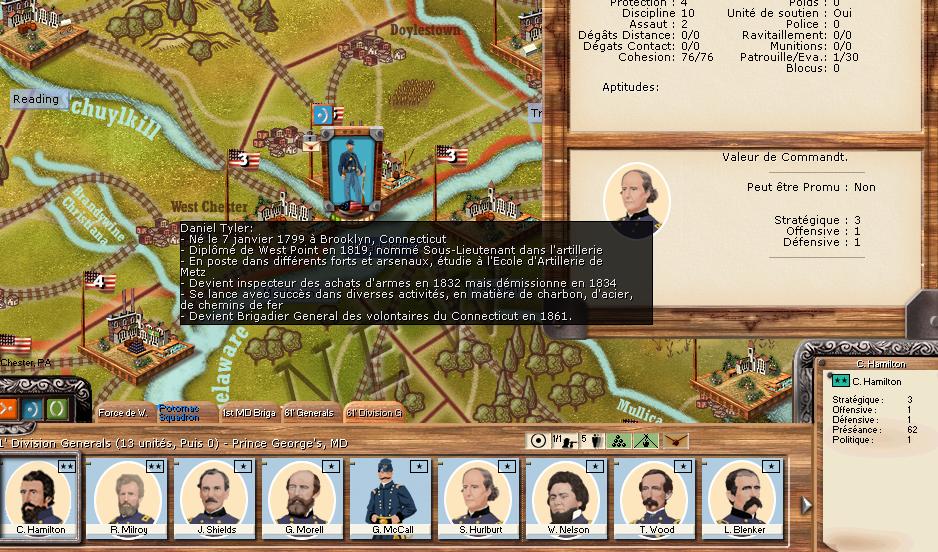
Task: Click the cannonball pile supply icon
Action: click(619, 441)
